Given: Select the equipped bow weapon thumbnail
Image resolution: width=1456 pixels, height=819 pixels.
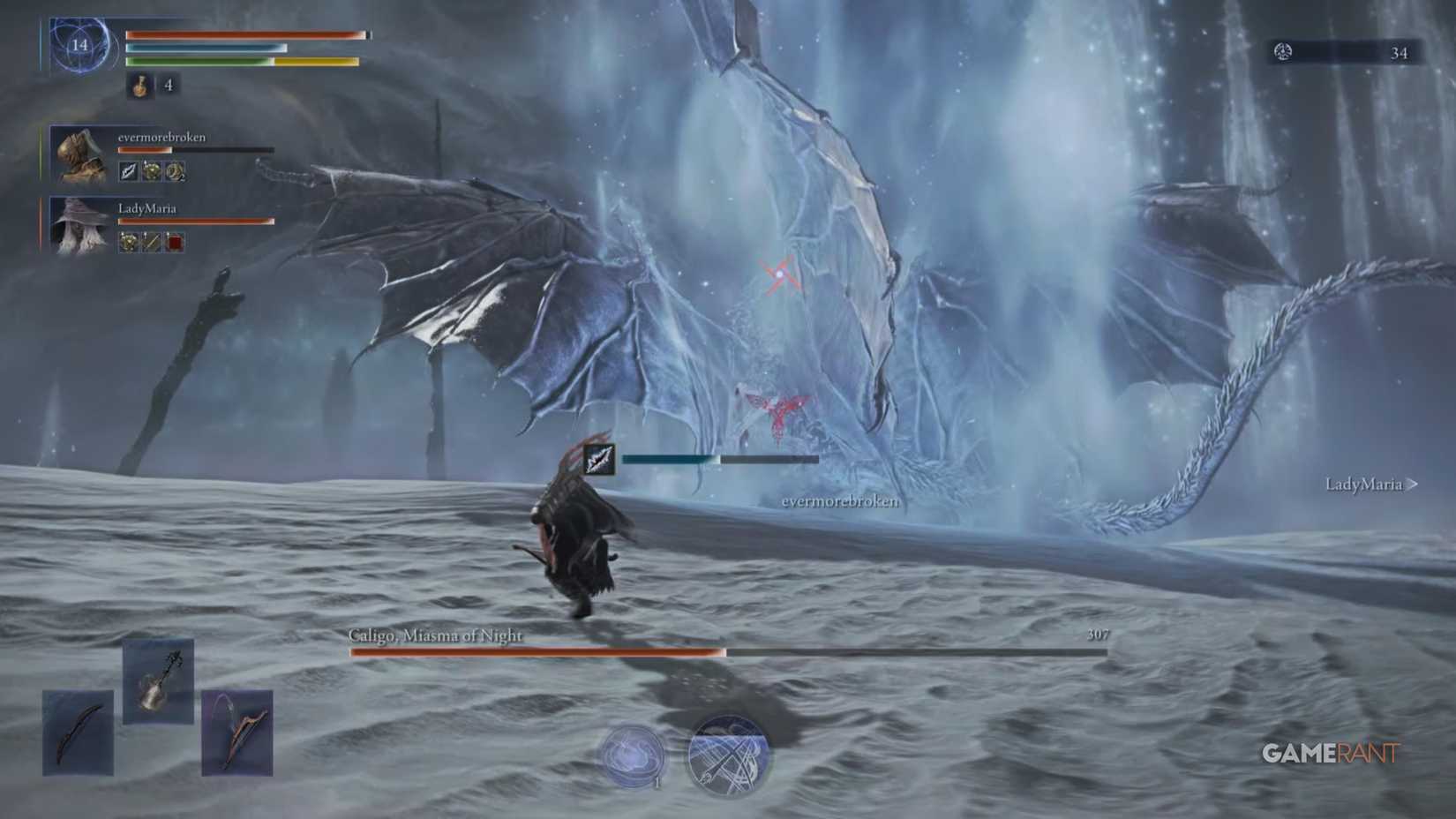Looking at the screenshot, I should pos(78,731).
